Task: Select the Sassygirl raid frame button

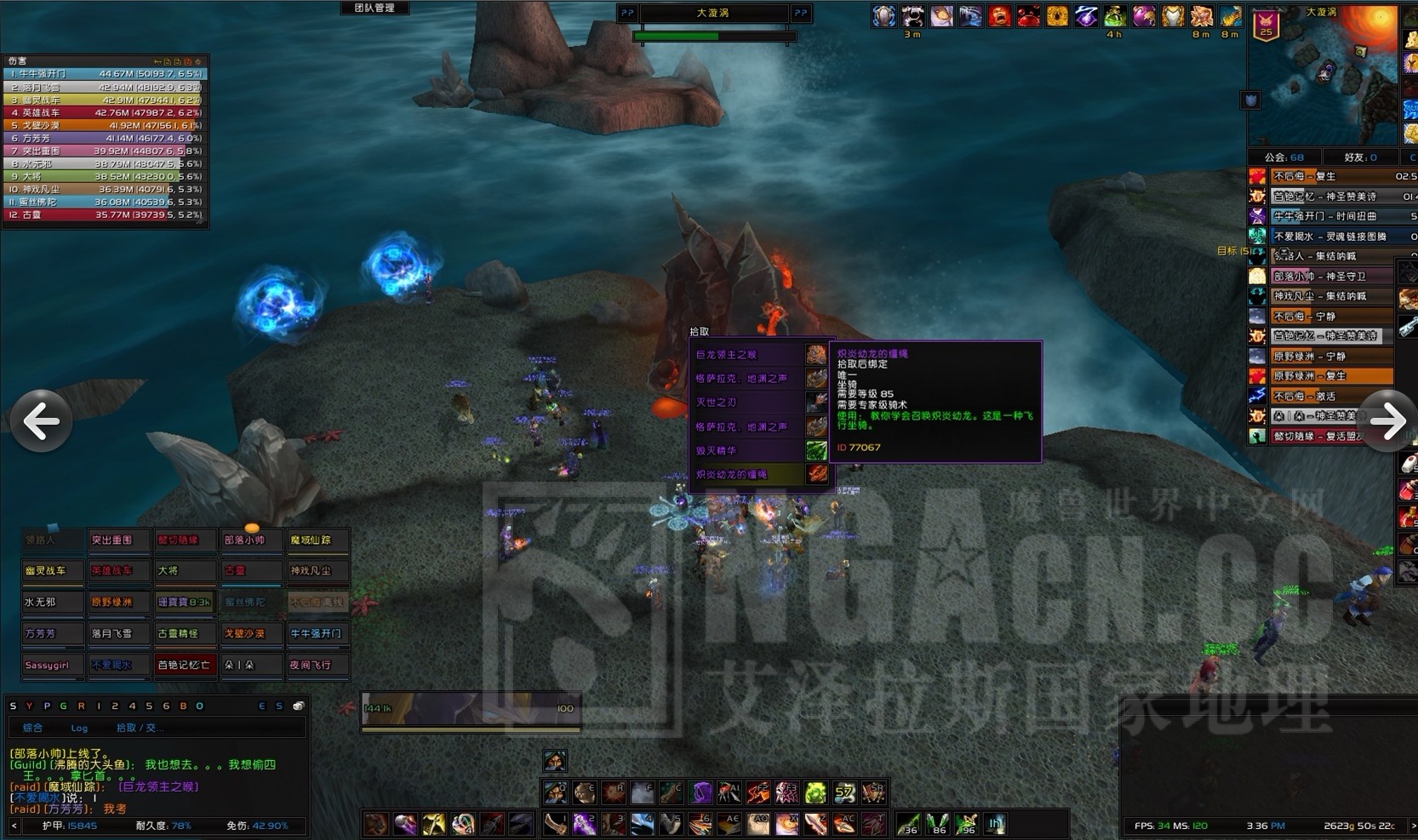Action: (x=52, y=665)
